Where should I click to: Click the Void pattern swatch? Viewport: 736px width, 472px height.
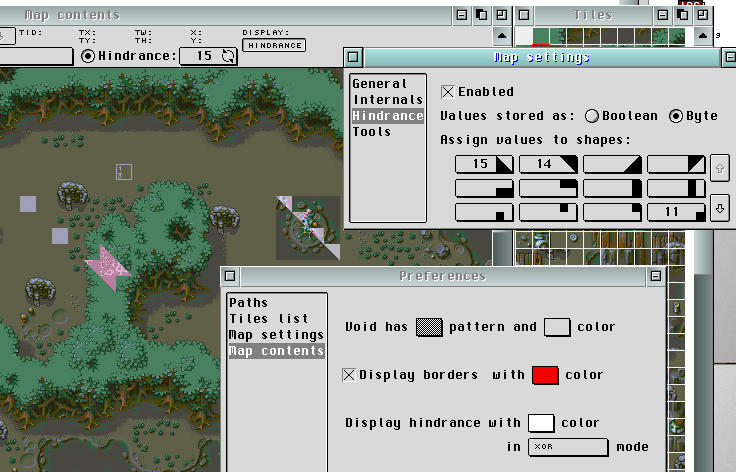click(x=429, y=326)
